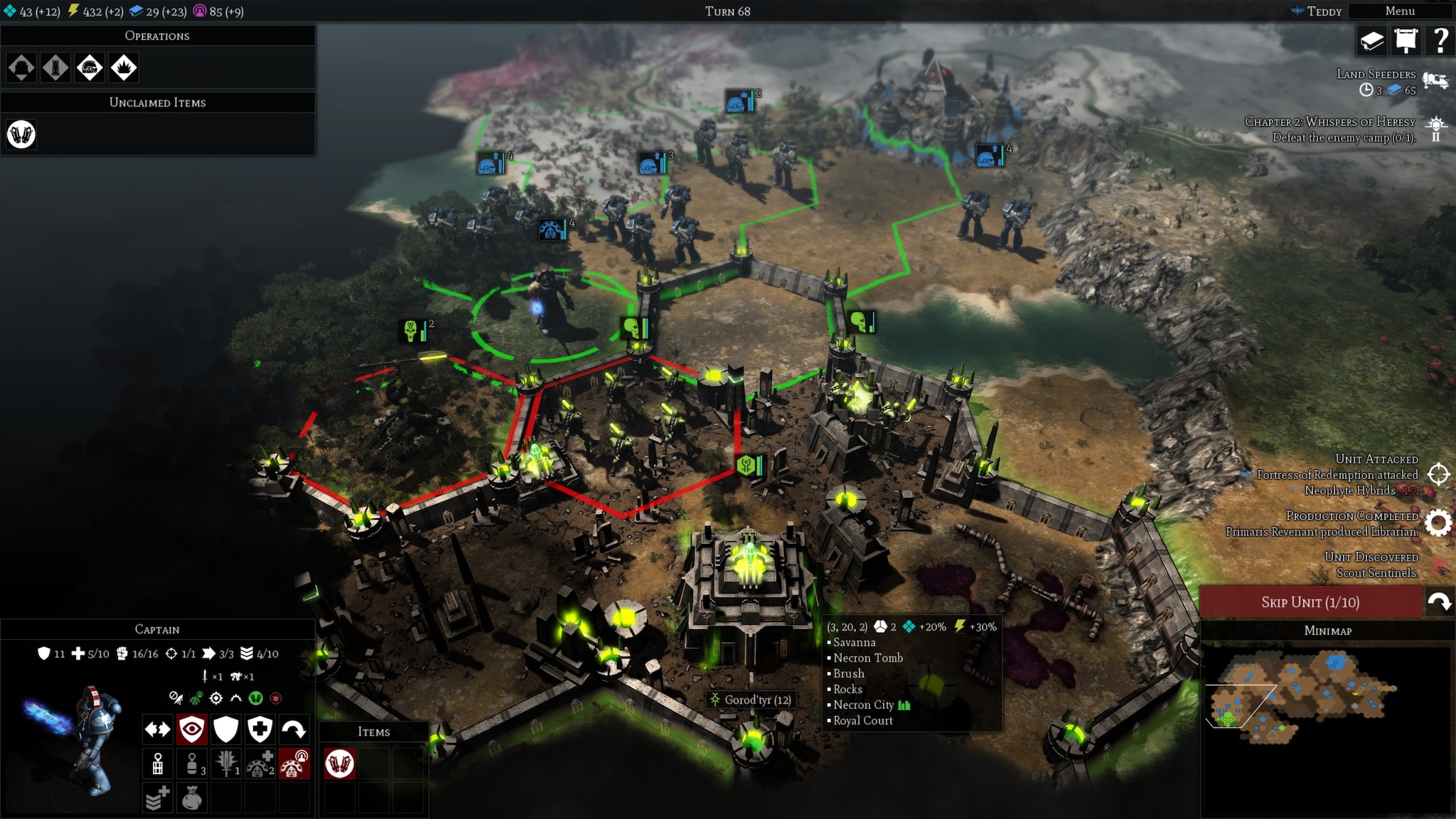
Task: Click the curved arrow next-unit button beside Skip Unit
Action: 1440,602
